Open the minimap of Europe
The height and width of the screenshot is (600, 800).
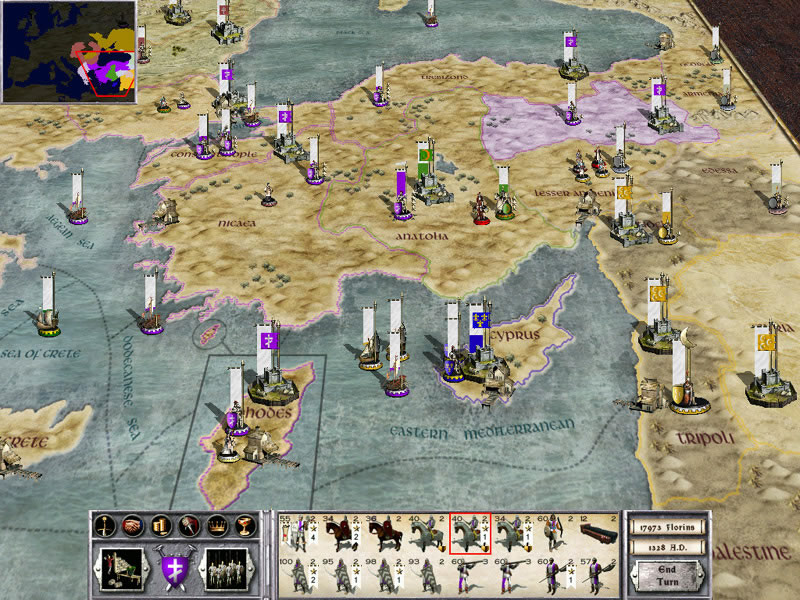point(70,51)
